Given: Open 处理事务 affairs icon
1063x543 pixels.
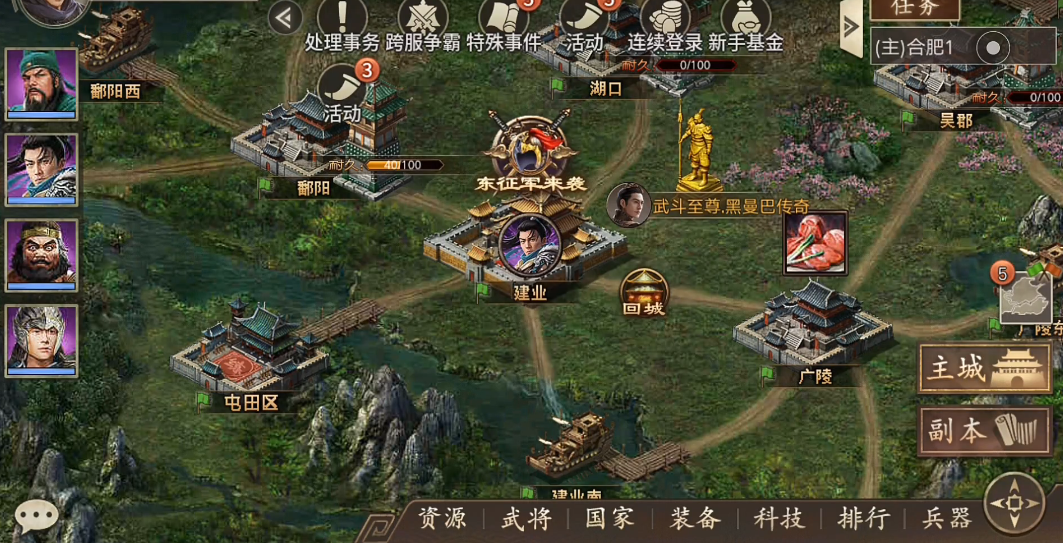Looking at the screenshot, I should 342,23.
